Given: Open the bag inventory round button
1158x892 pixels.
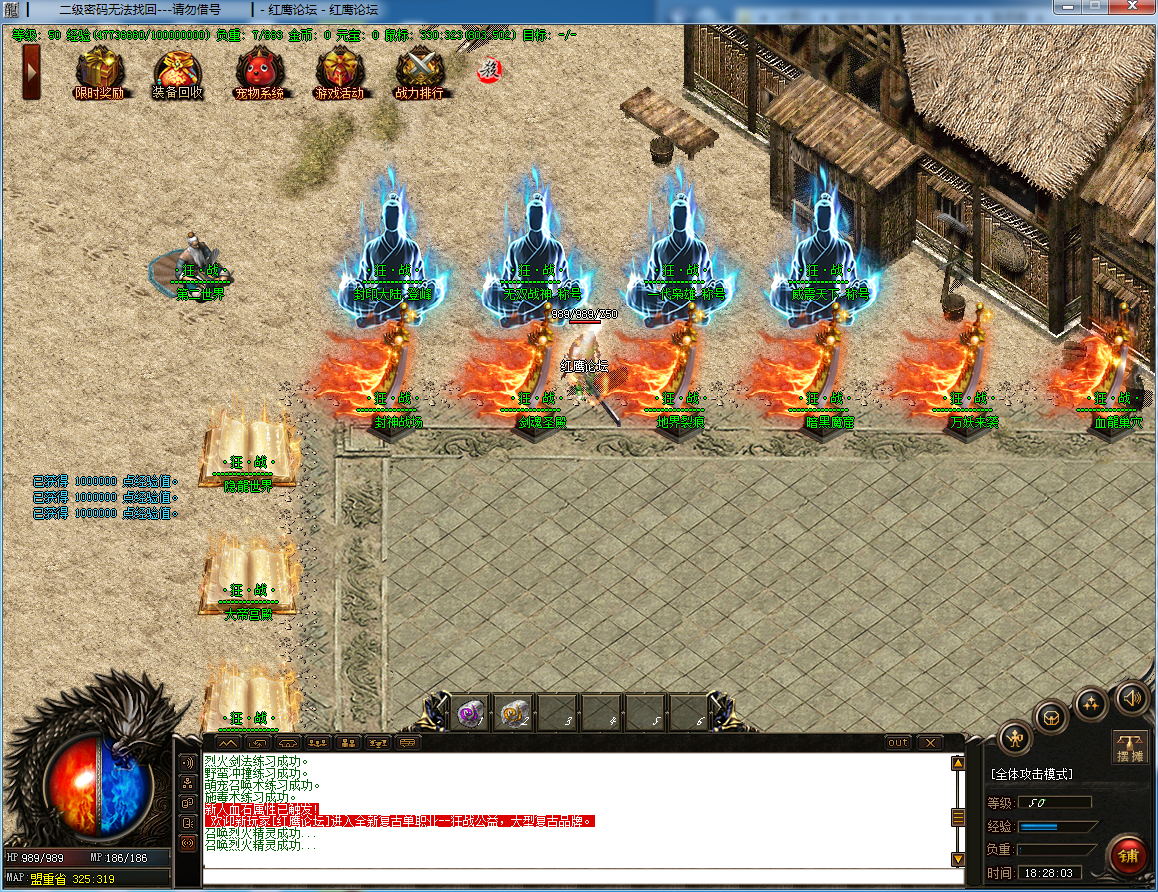Looking at the screenshot, I should coord(1052,716).
